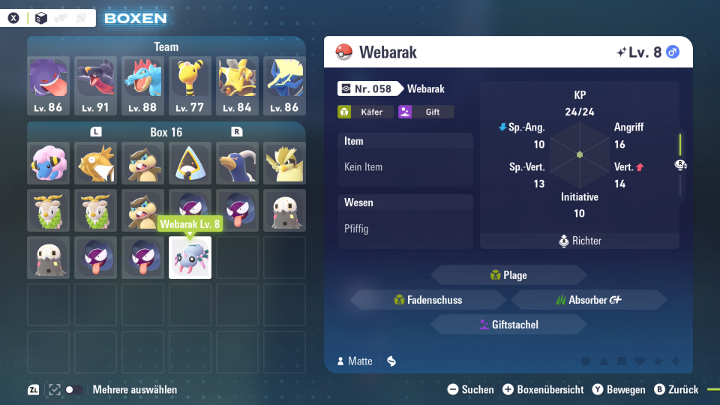The width and height of the screenshot is (720, 405).
Task: Select the move Plage
Action: [x=509, y=275]
